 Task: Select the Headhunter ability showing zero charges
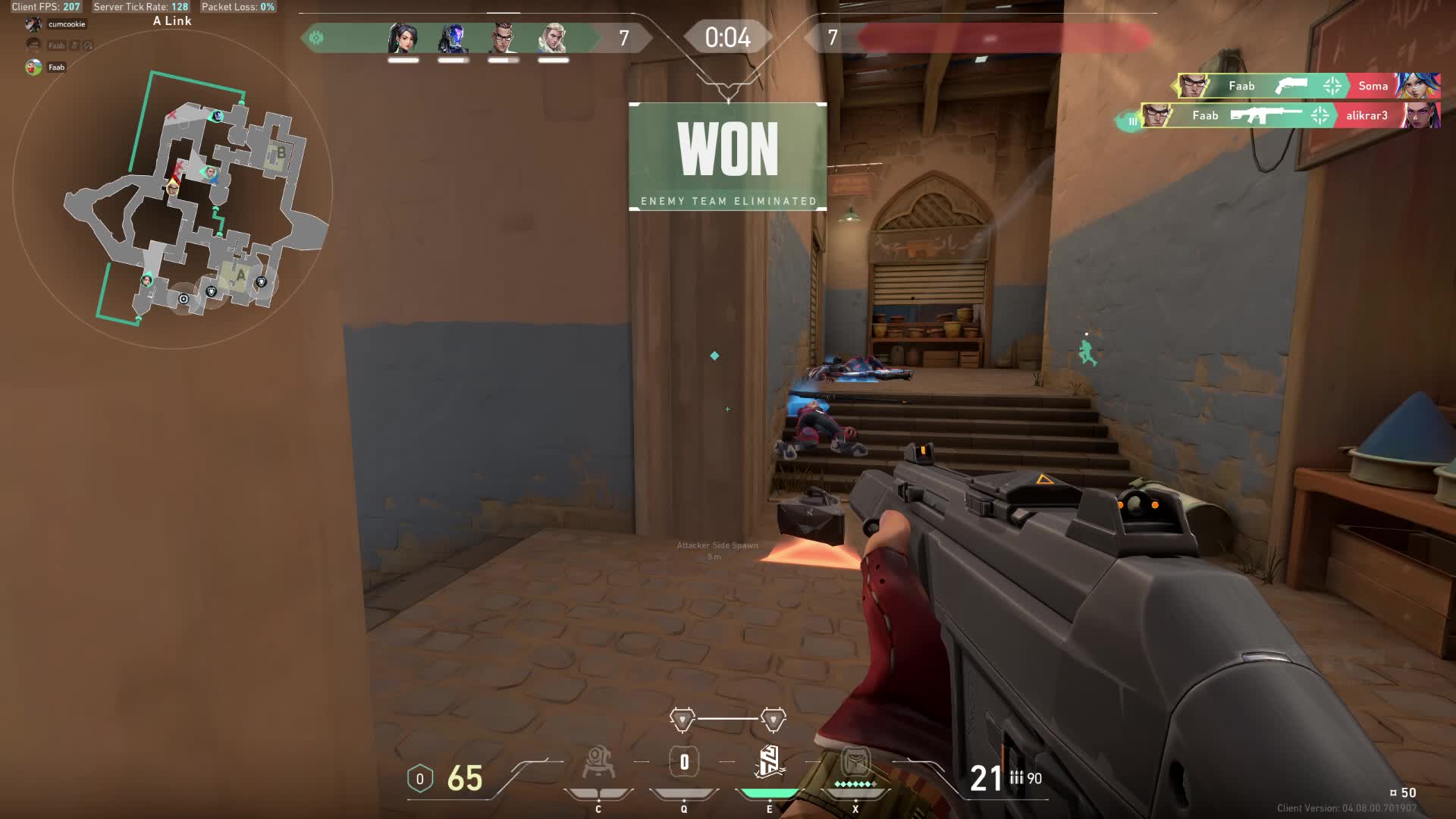point(684,763)
